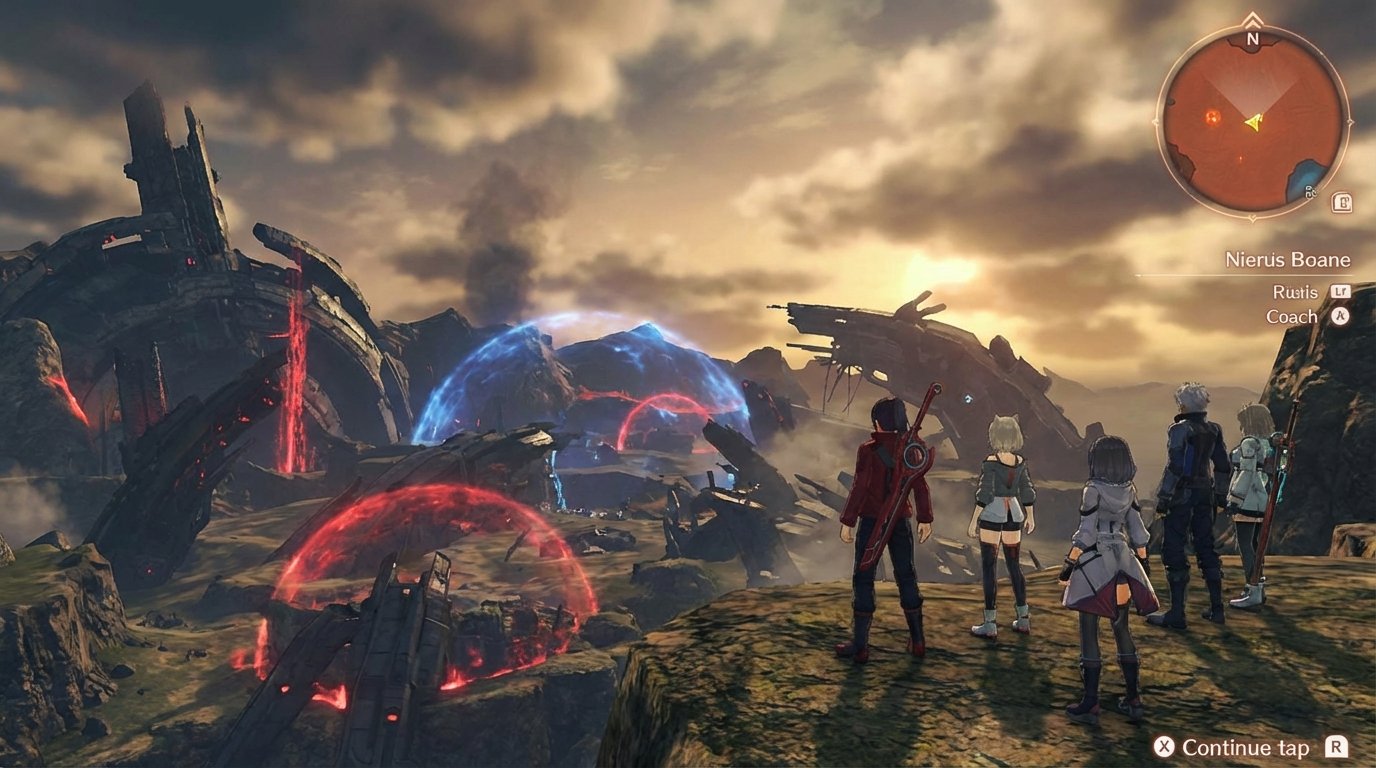Expand the minimap using the chevron above N

1252,19
